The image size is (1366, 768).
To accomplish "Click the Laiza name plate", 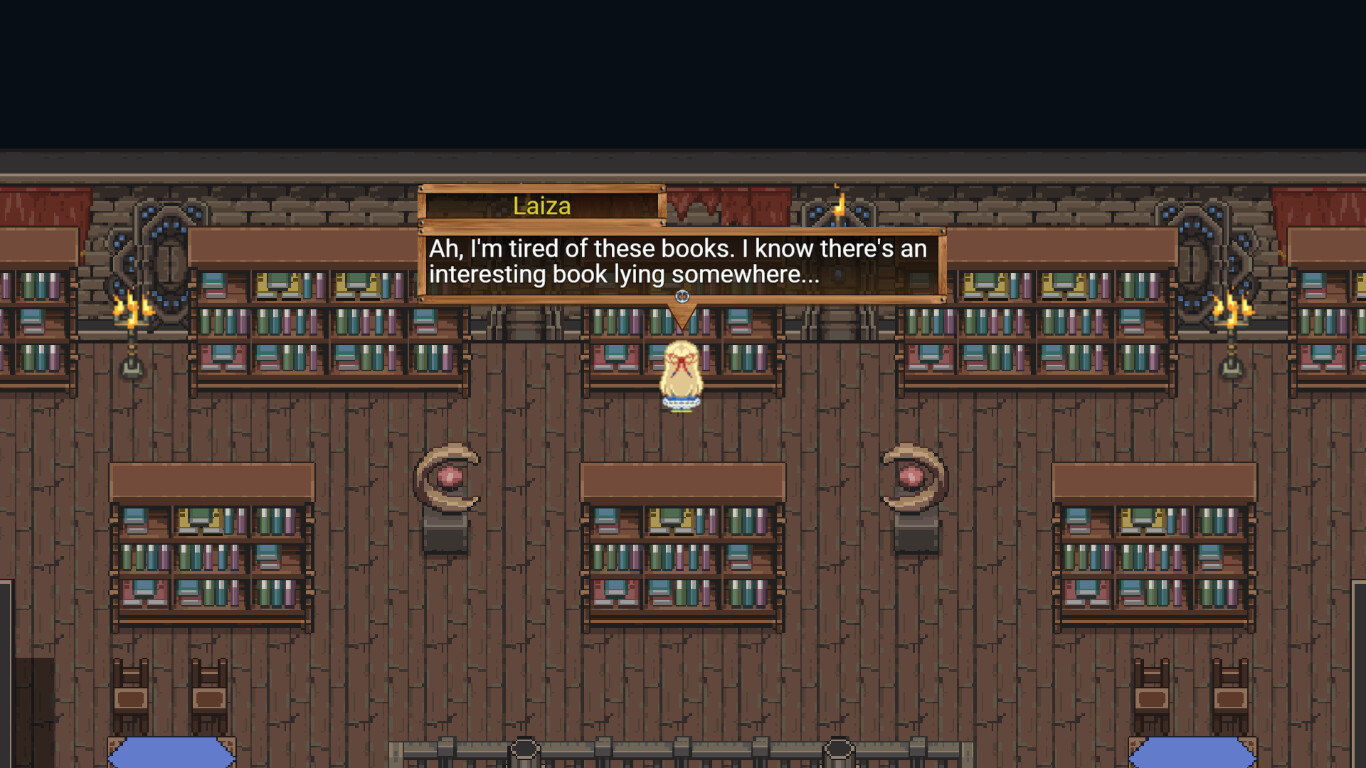I will (545, 206).
